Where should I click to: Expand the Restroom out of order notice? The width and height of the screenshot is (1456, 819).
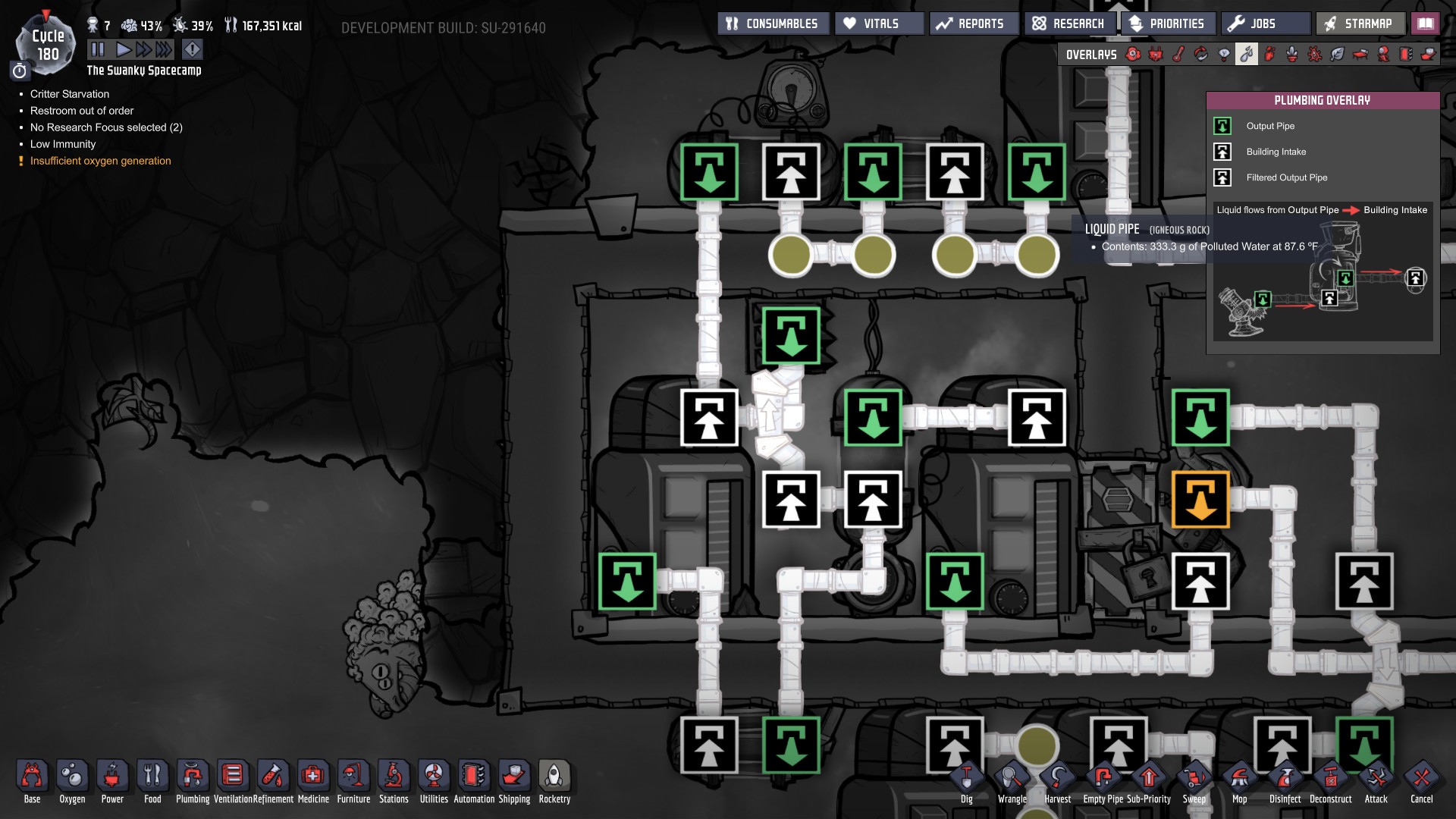[x=80, y=111]
